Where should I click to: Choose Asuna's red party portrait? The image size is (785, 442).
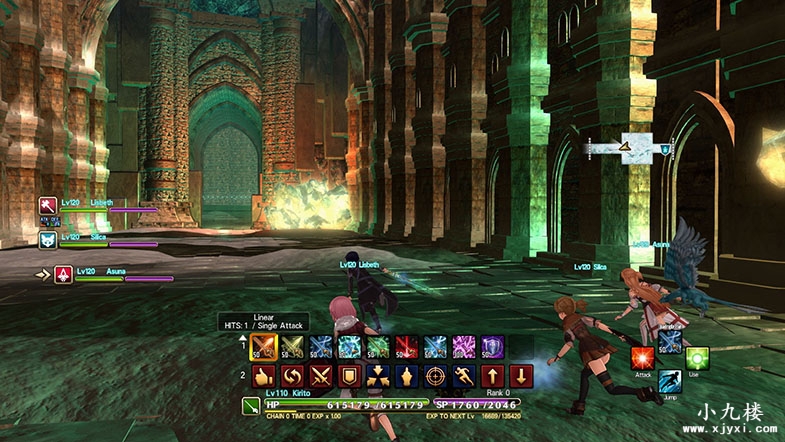pos(62,273)
